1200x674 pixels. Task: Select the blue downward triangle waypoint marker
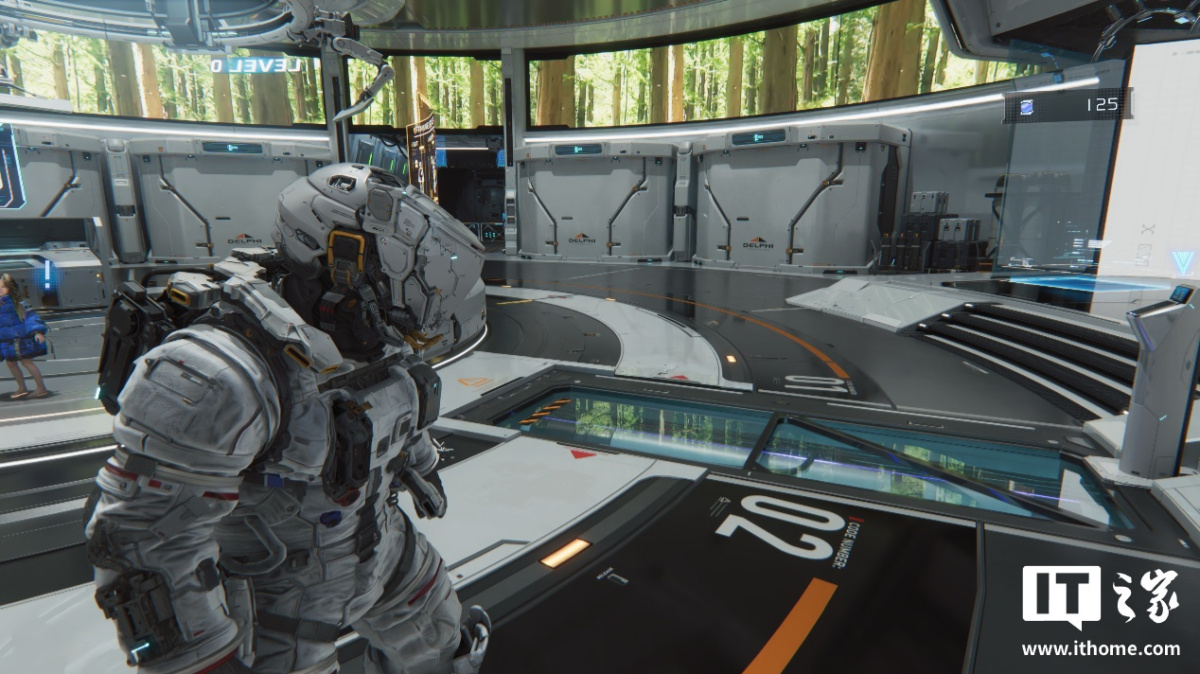1182,263
